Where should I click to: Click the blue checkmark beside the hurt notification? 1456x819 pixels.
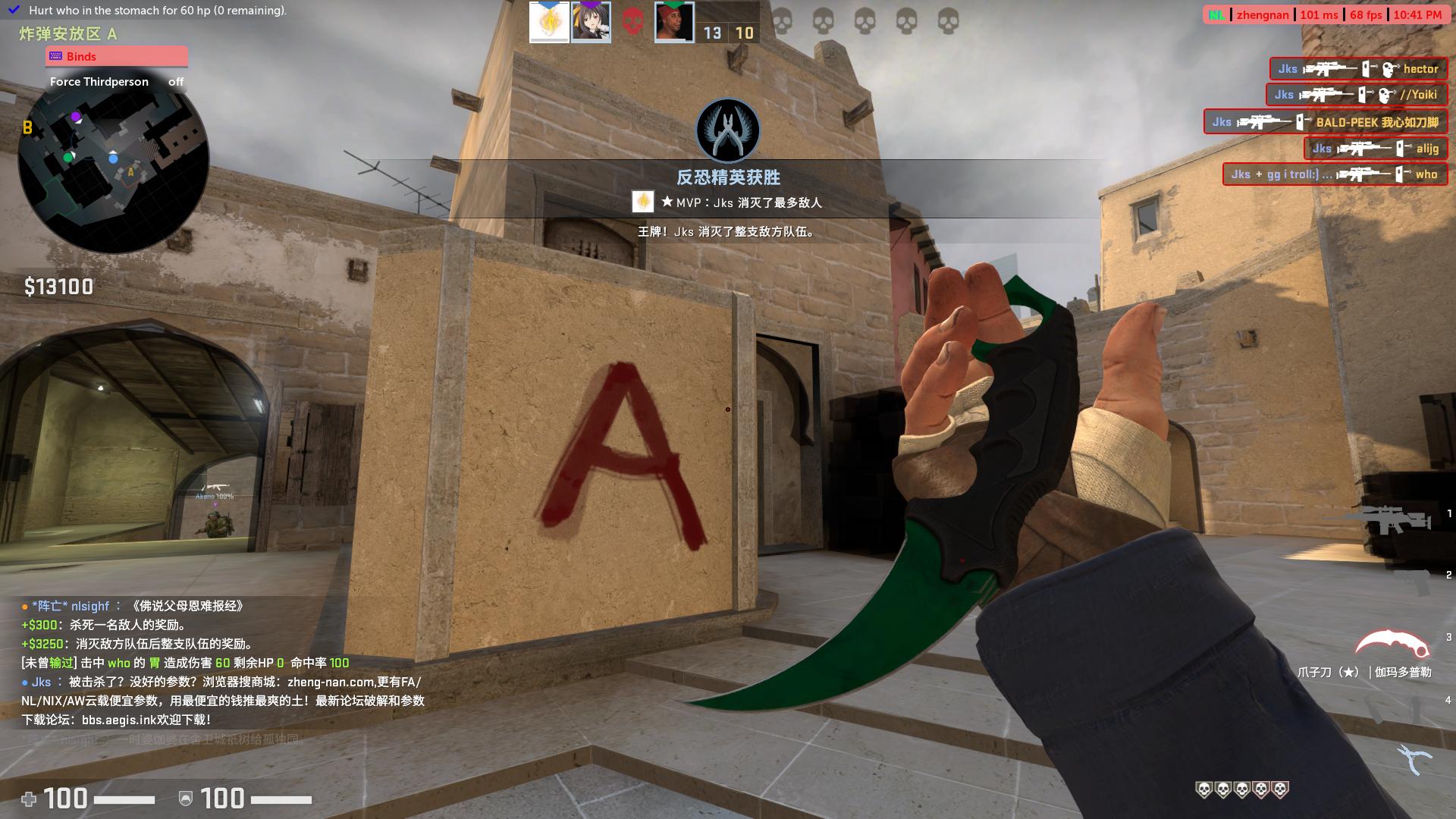[x=12, y=11]
